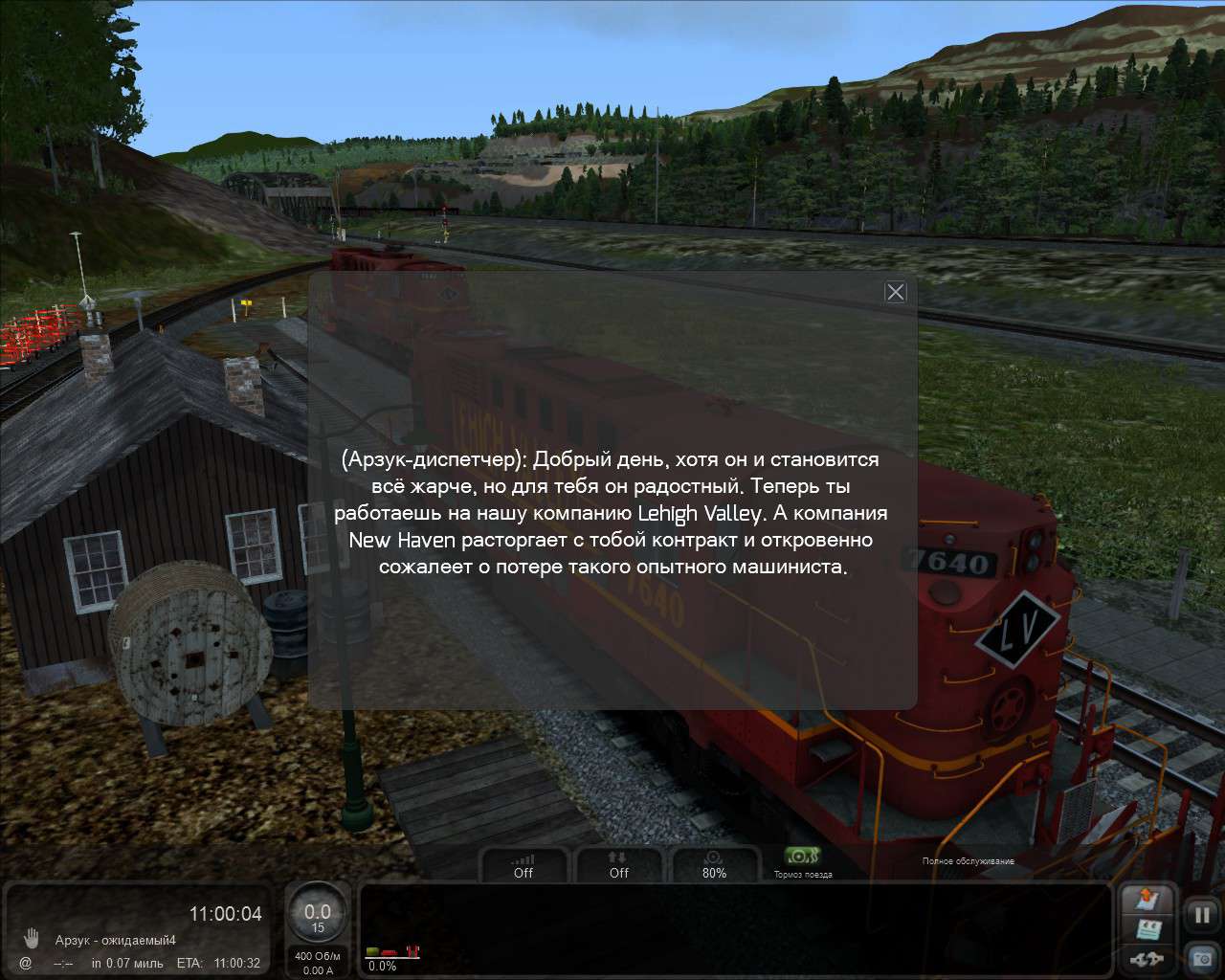1225x980 pixels.
Task: Open the blue task list icon
Action: 1147,928
